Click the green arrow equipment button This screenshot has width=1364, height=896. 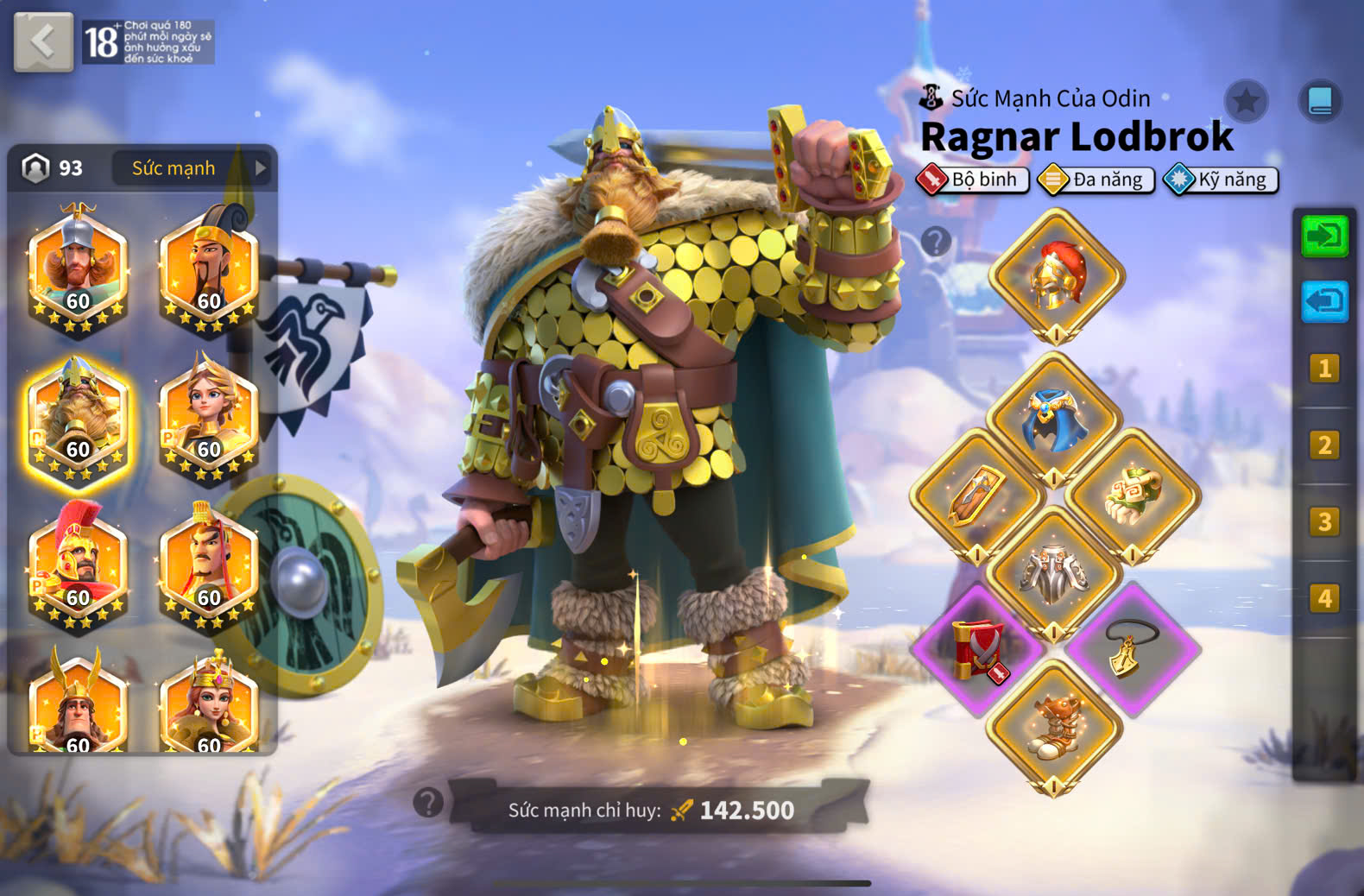(1324, 236)
